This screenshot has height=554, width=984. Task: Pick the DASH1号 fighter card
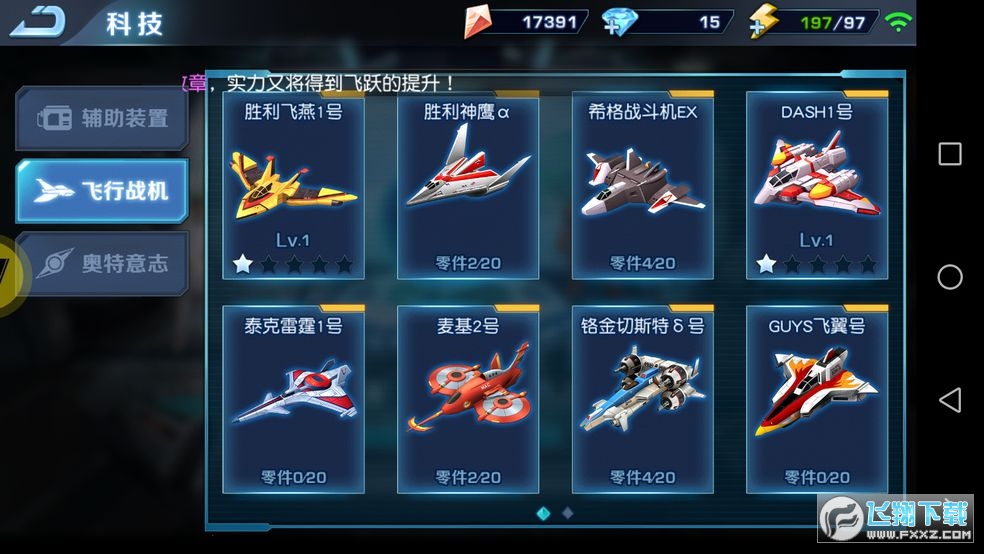pyautogui.click(x=817, y=187)
